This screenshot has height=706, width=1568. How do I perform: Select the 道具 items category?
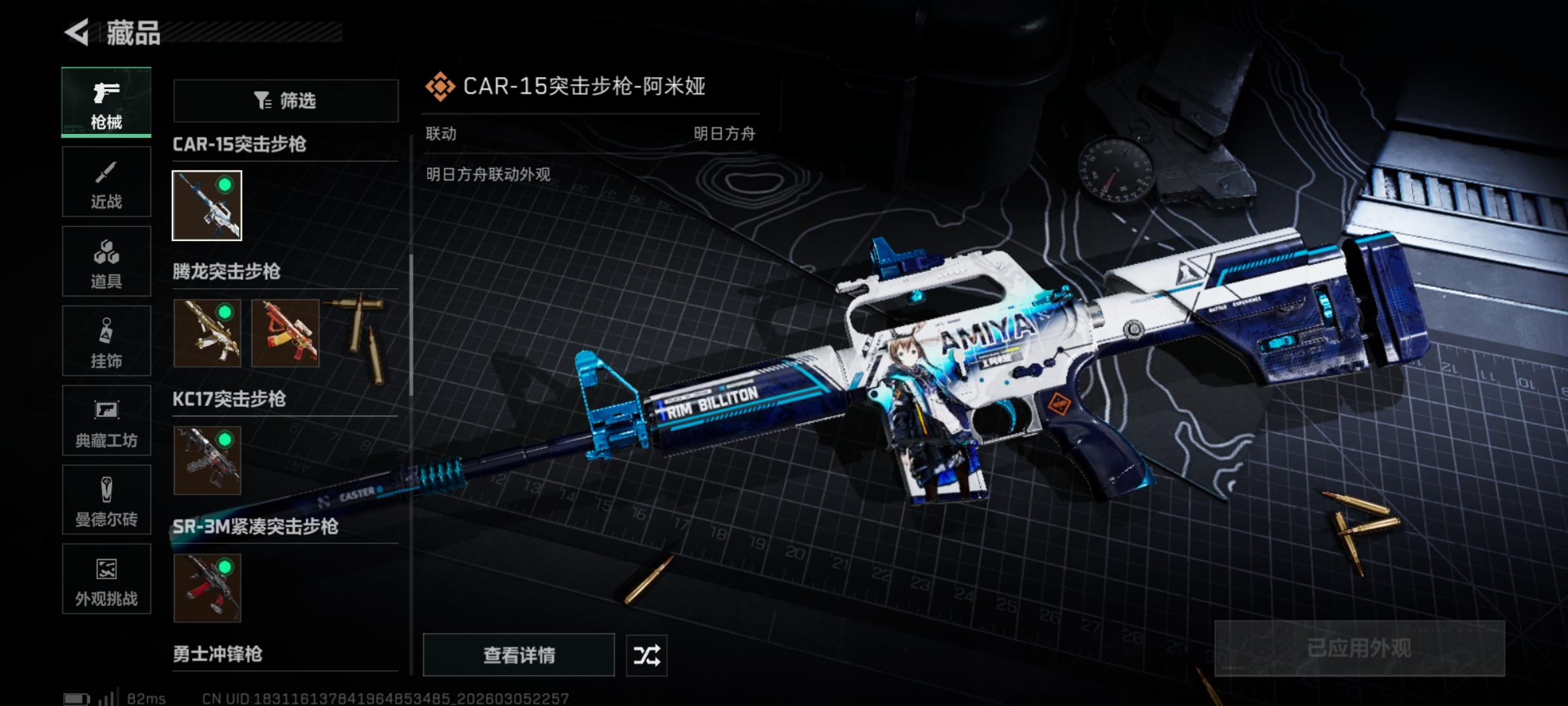(106, 261)
